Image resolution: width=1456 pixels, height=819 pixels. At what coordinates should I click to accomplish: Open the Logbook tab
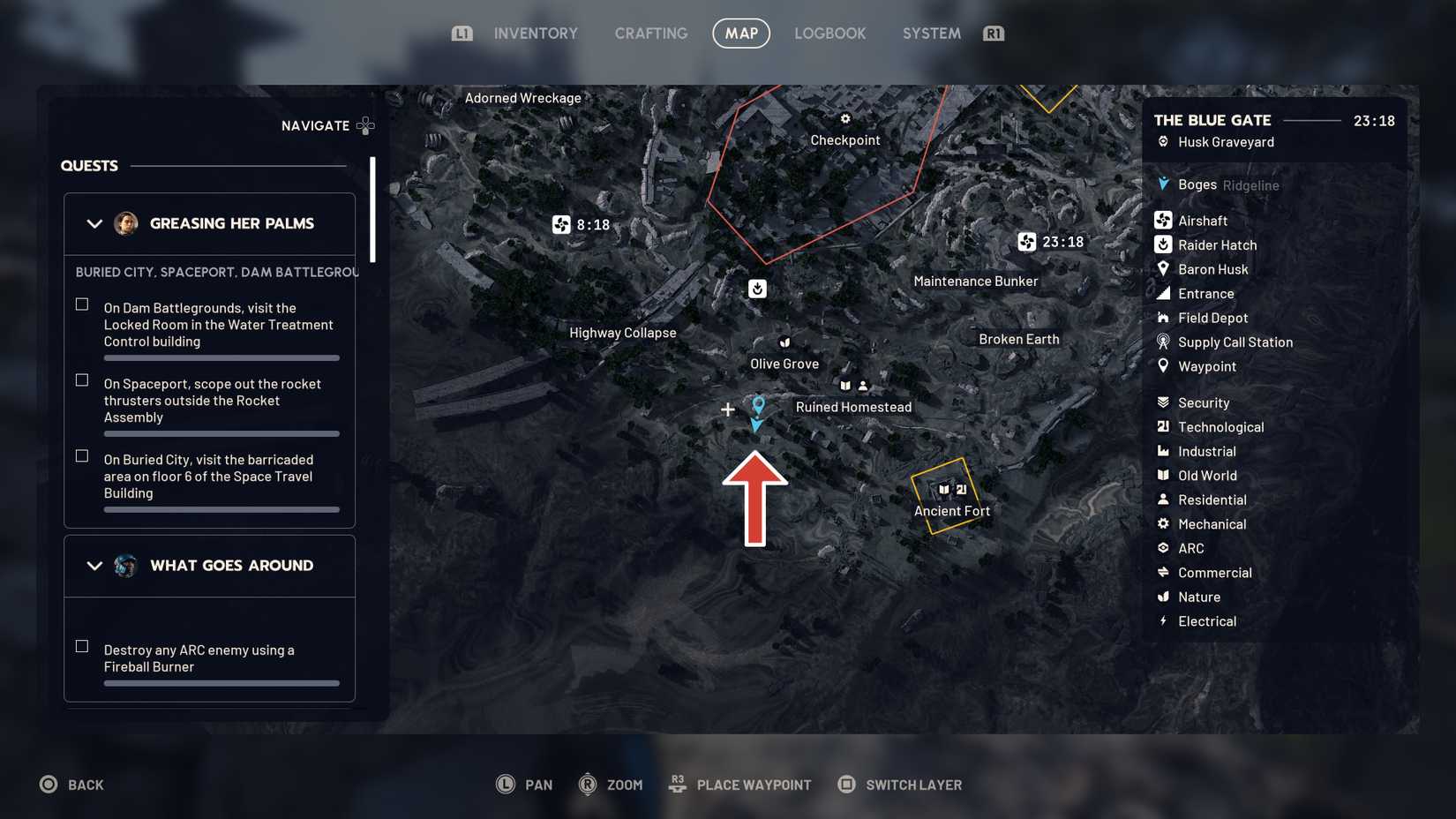(829, 33)
